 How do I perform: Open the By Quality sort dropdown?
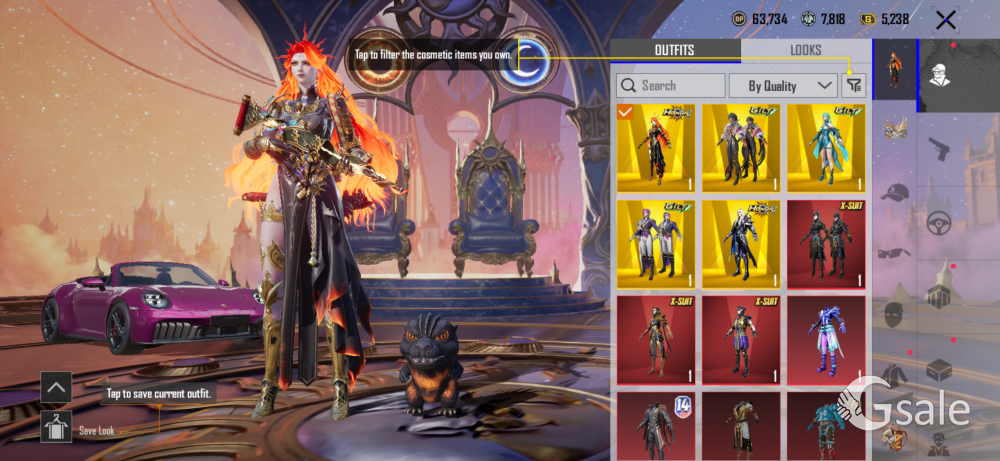pyautogui.click(x=783, y=86)
